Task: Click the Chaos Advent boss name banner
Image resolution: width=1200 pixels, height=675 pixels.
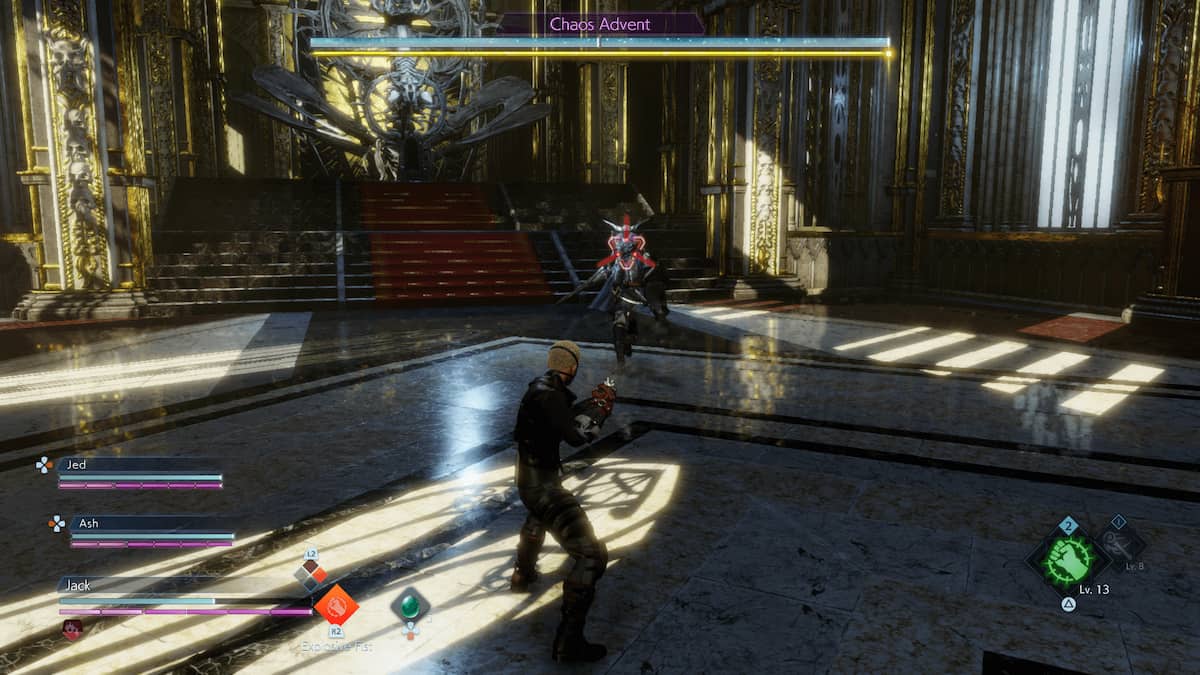Action: pyautogui.click(x=599, y=23)
